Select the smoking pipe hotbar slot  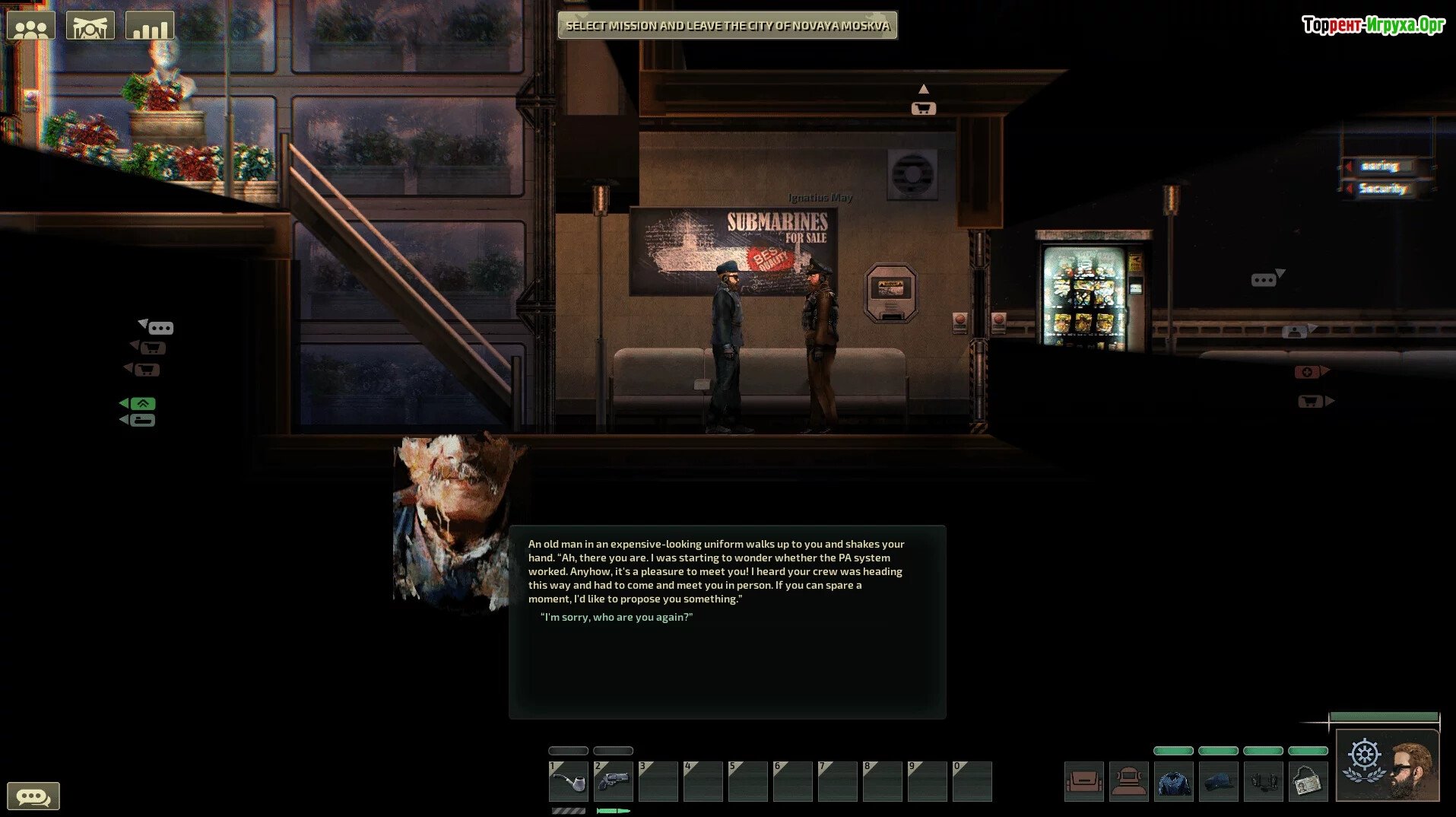(569, 781)
